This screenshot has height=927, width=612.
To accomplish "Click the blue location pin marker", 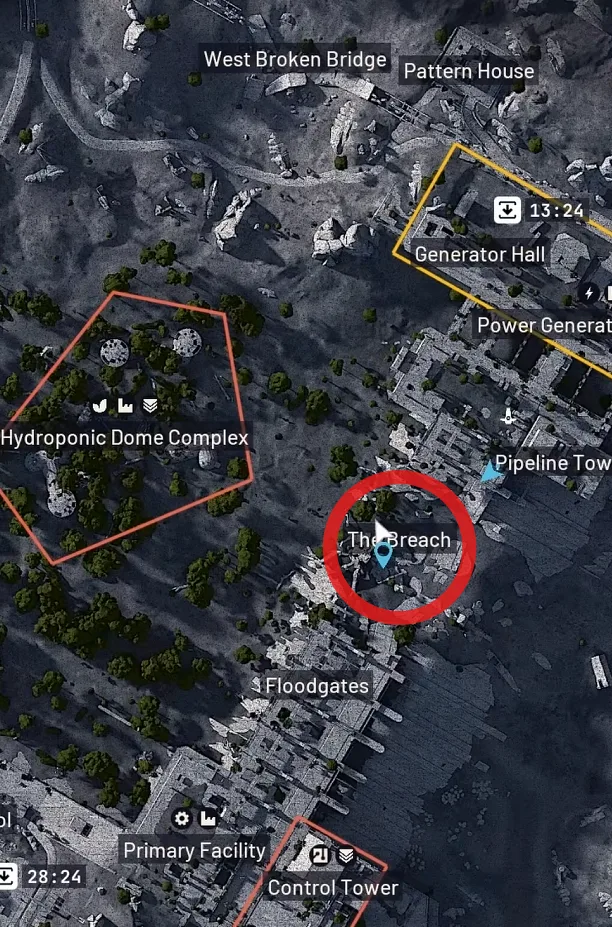I will (383, 556).
